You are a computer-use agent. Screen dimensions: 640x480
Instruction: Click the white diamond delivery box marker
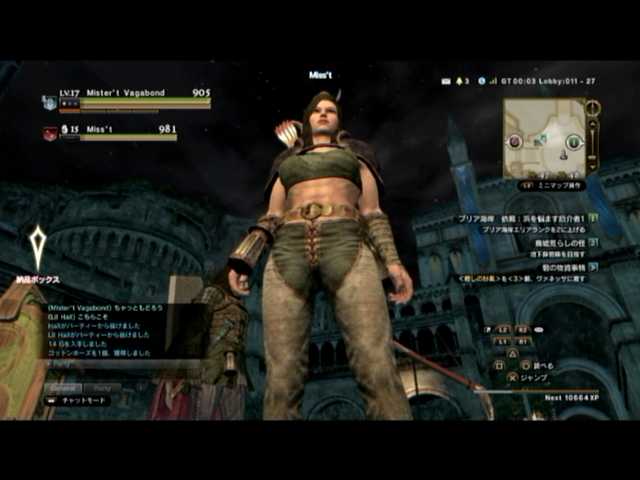tap(37, 247)
